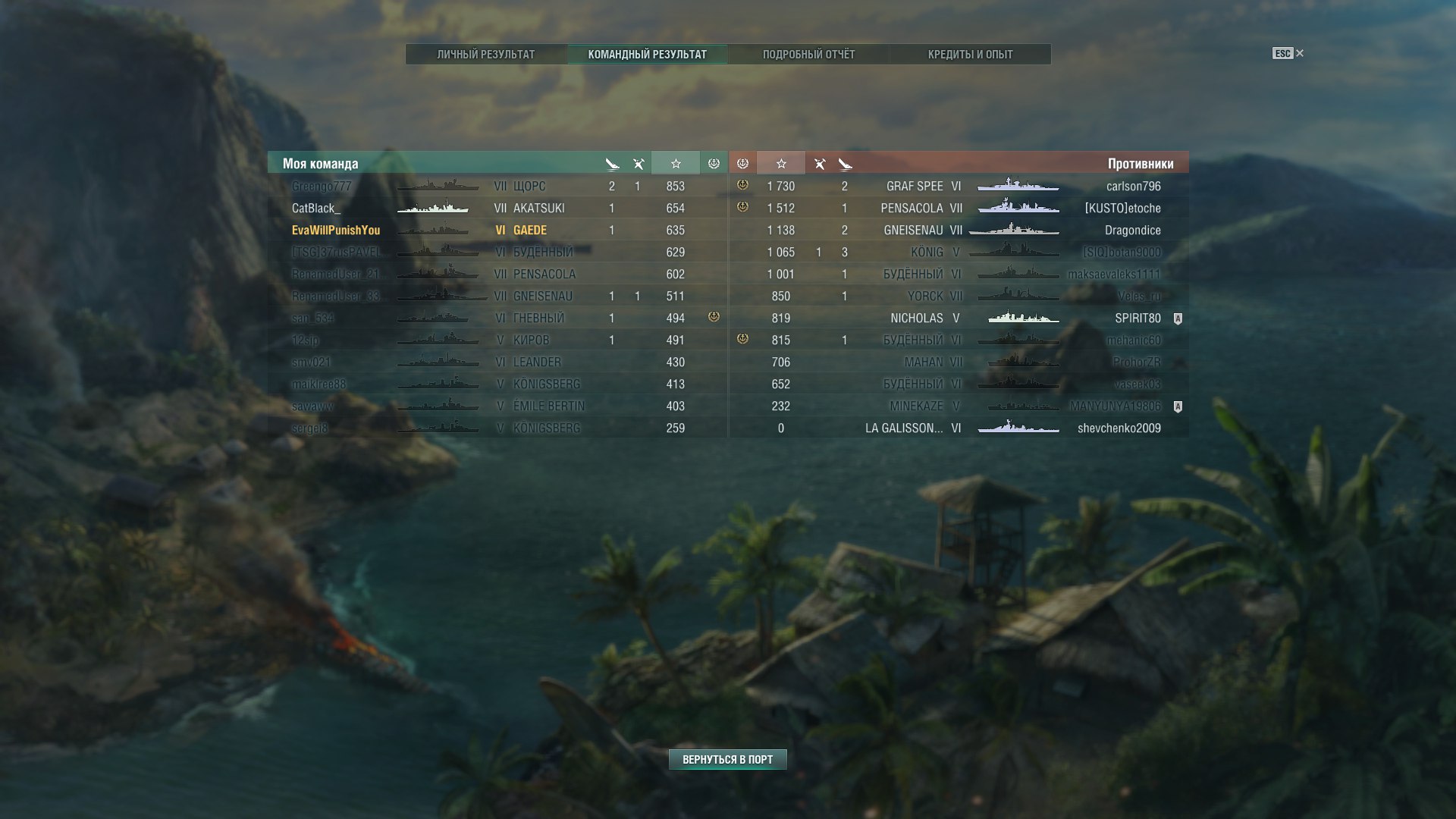Screen dimensions: 1456x819
Task: Select enemy player carlson796
Action: (x=1133, y=187)
